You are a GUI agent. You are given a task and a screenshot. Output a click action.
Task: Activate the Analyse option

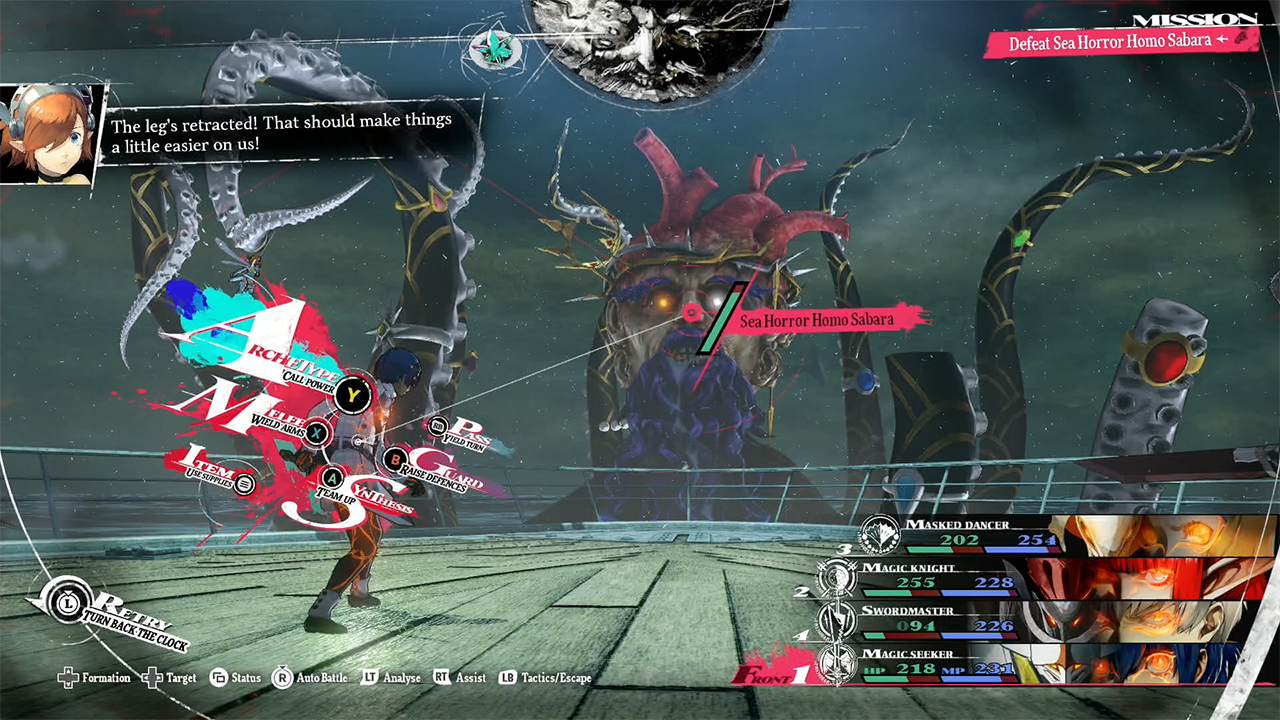coord(392,678)
